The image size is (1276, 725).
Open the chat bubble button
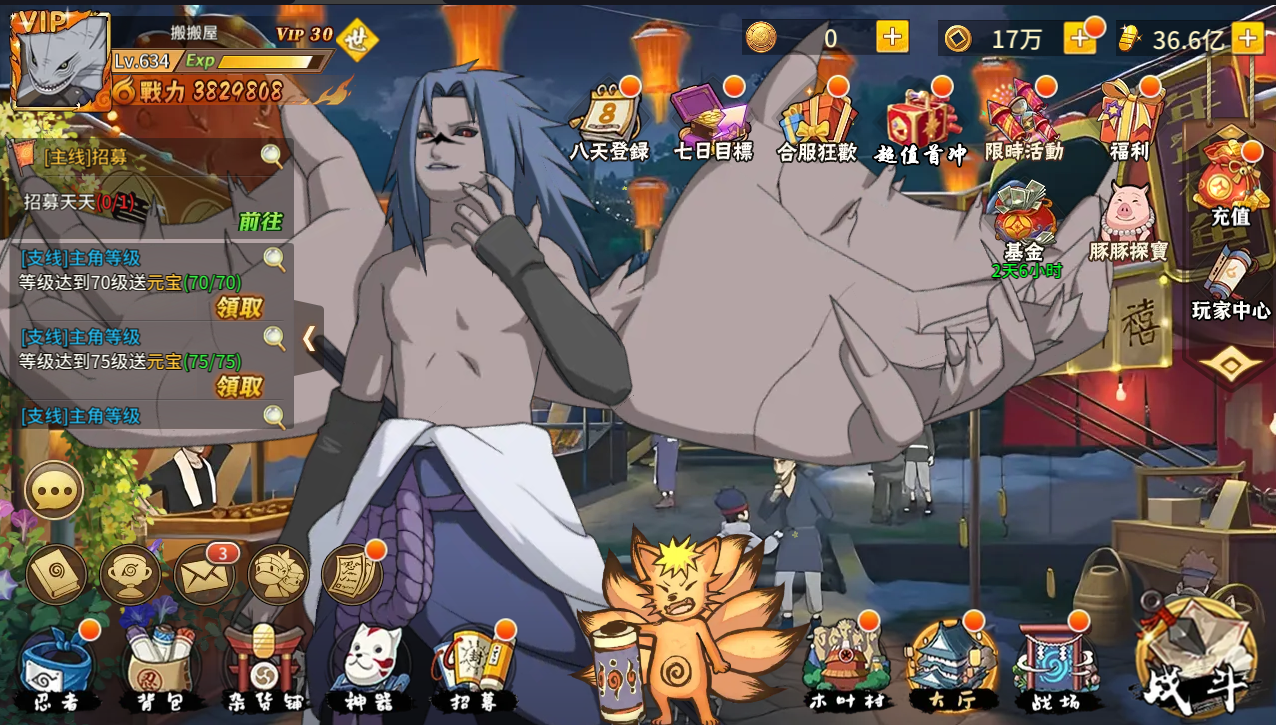(x=54, y=490)
